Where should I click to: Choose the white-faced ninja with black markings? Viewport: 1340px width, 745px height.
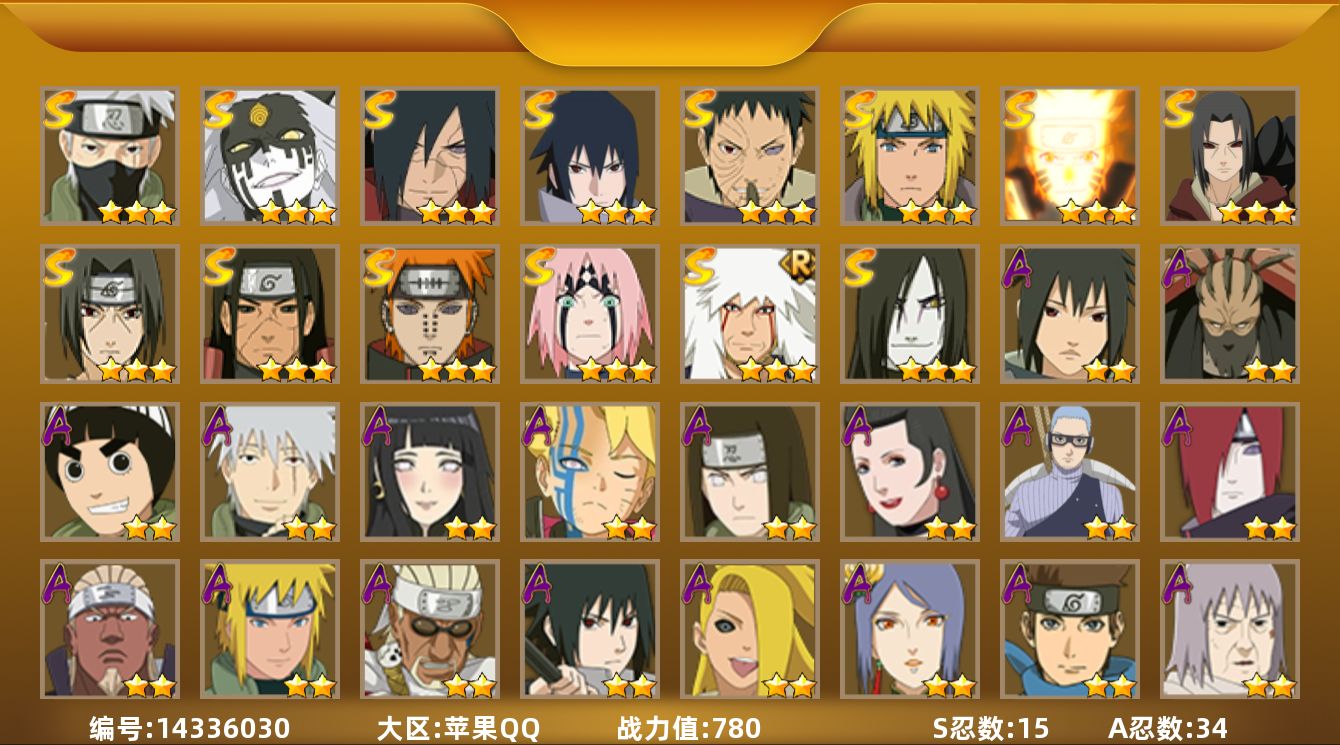[269, 156]
